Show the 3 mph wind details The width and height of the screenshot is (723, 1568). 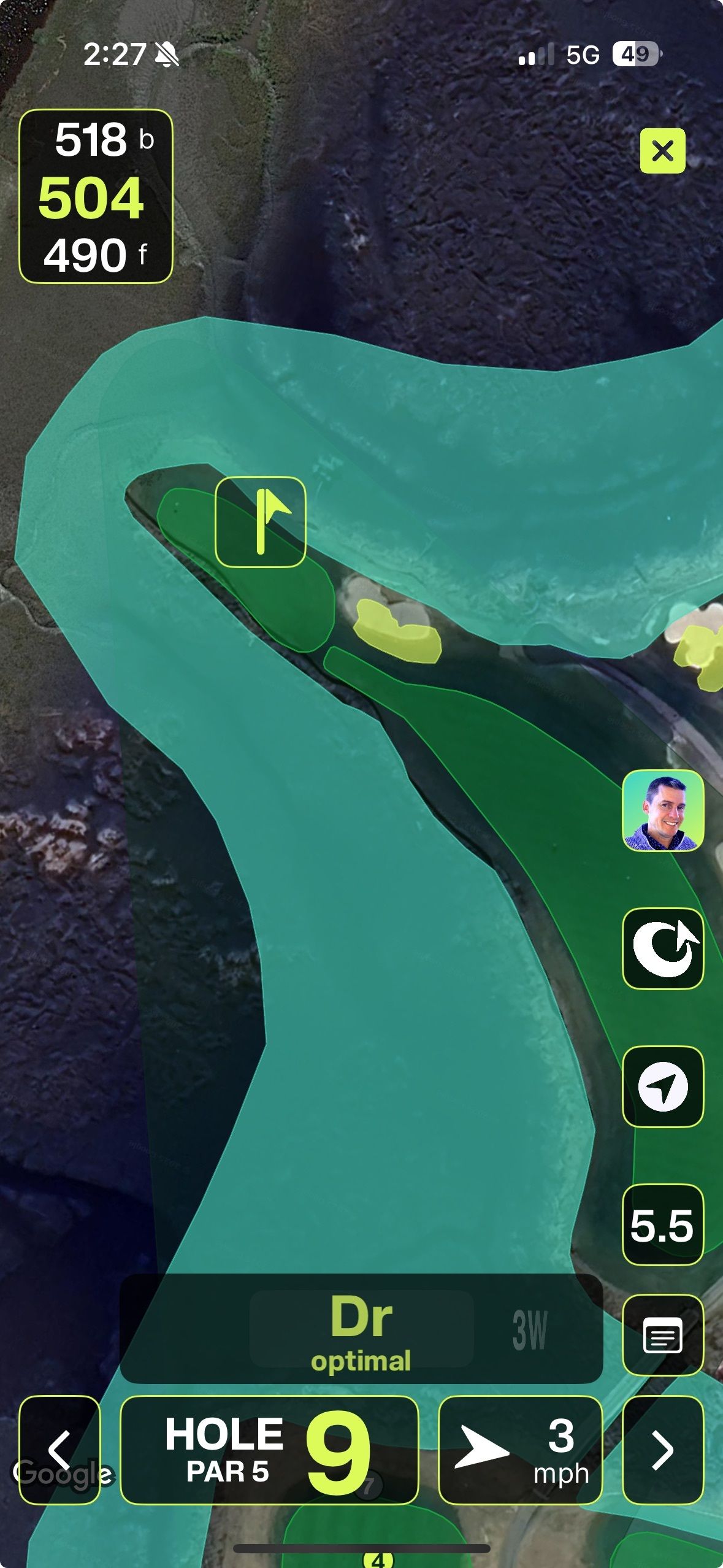tap(520, 1450)
